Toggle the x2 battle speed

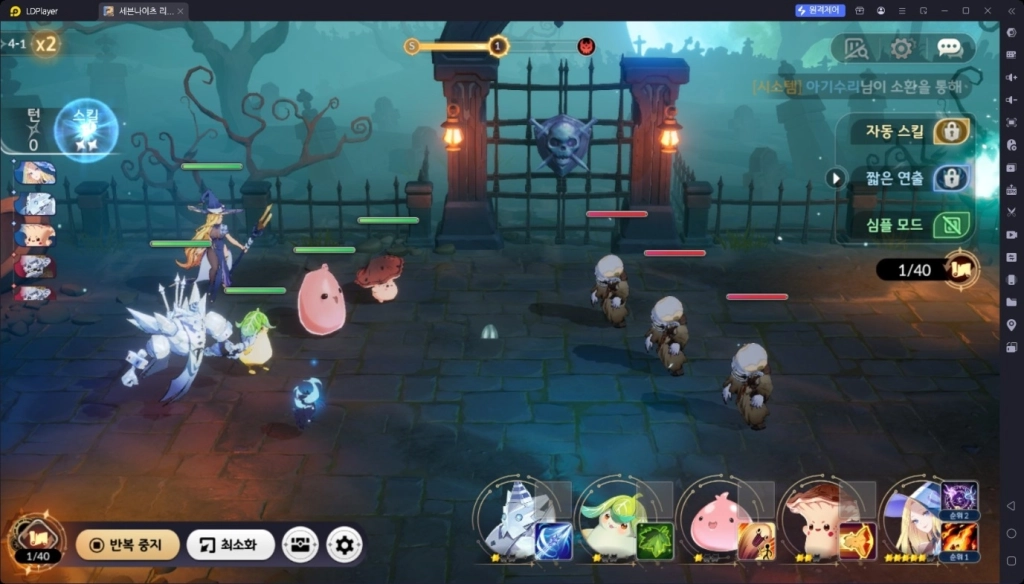45,44
